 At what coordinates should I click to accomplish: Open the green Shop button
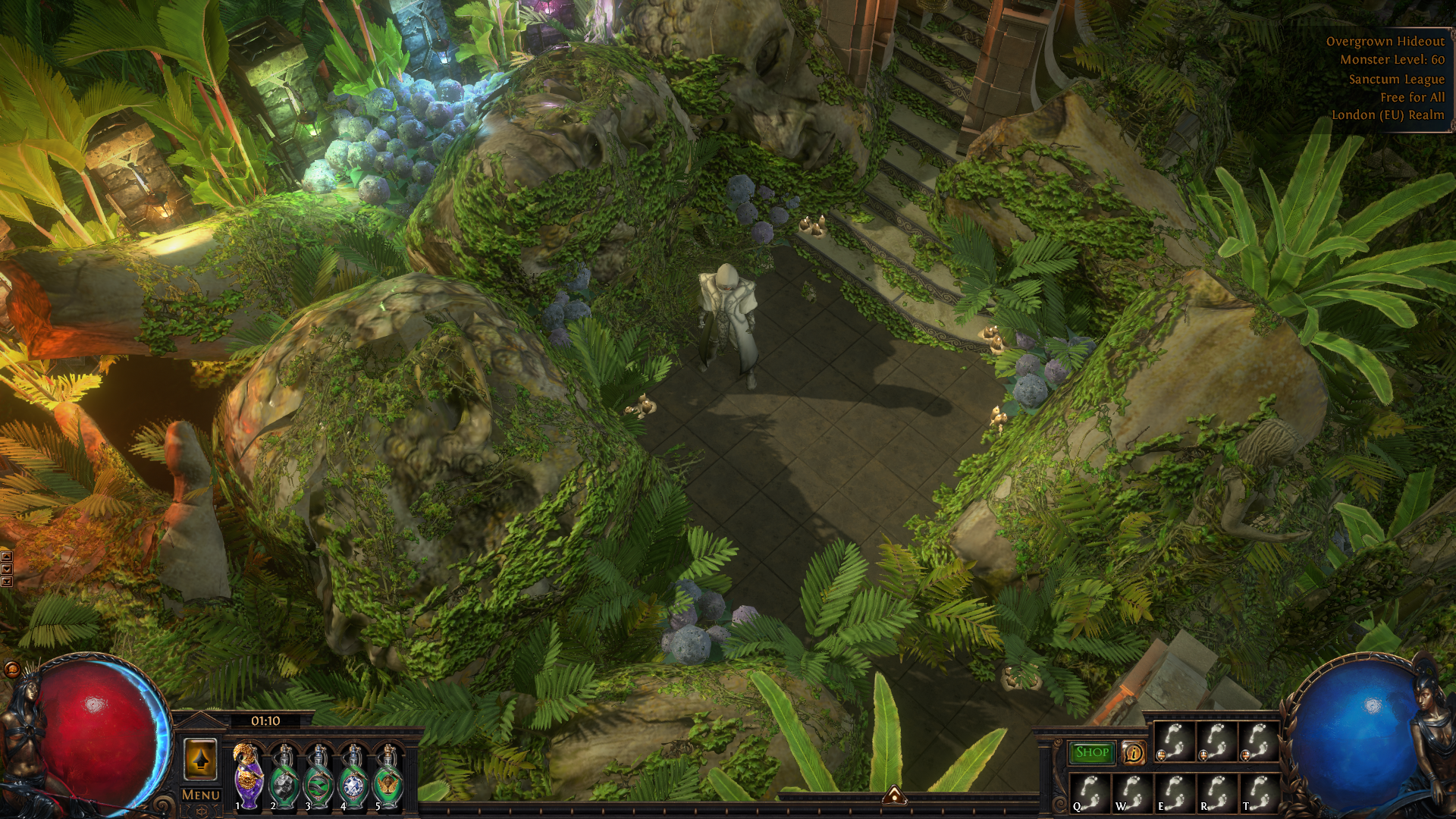[1092, 752]
